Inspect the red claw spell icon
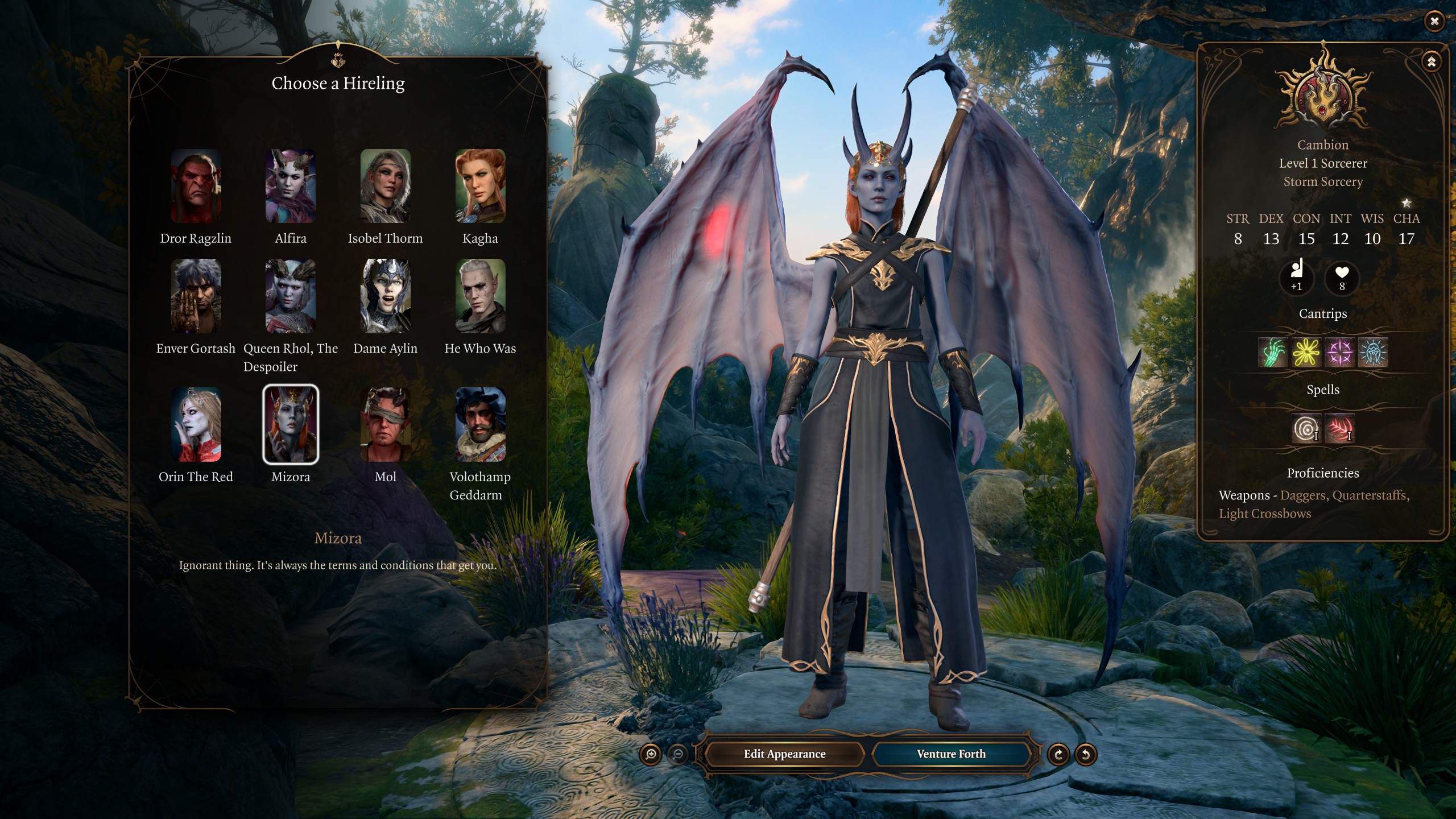Viewport: 1456px width, 819px height. click(x=1339, y=429)
